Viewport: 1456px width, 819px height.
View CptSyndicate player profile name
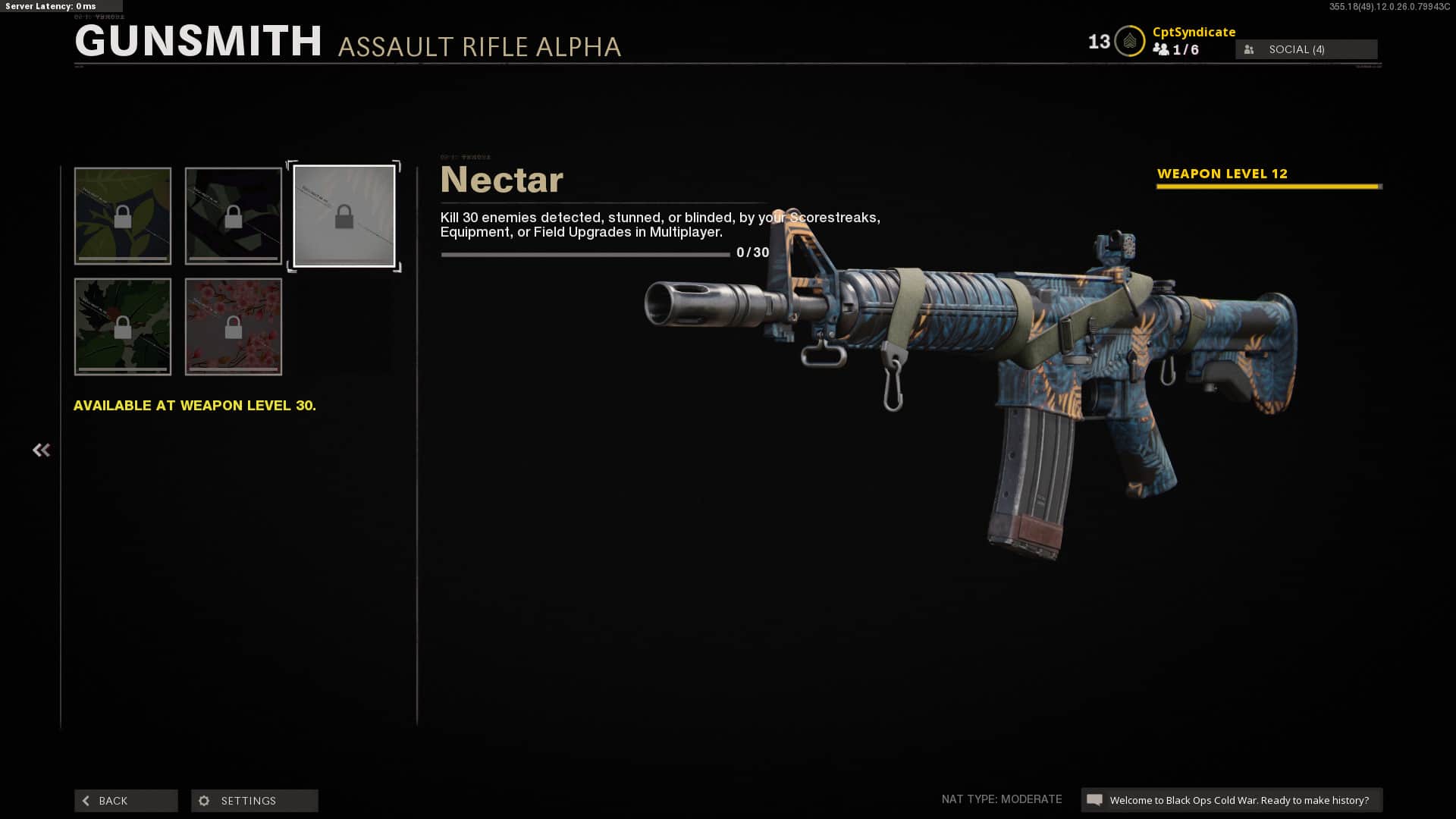1194,32
